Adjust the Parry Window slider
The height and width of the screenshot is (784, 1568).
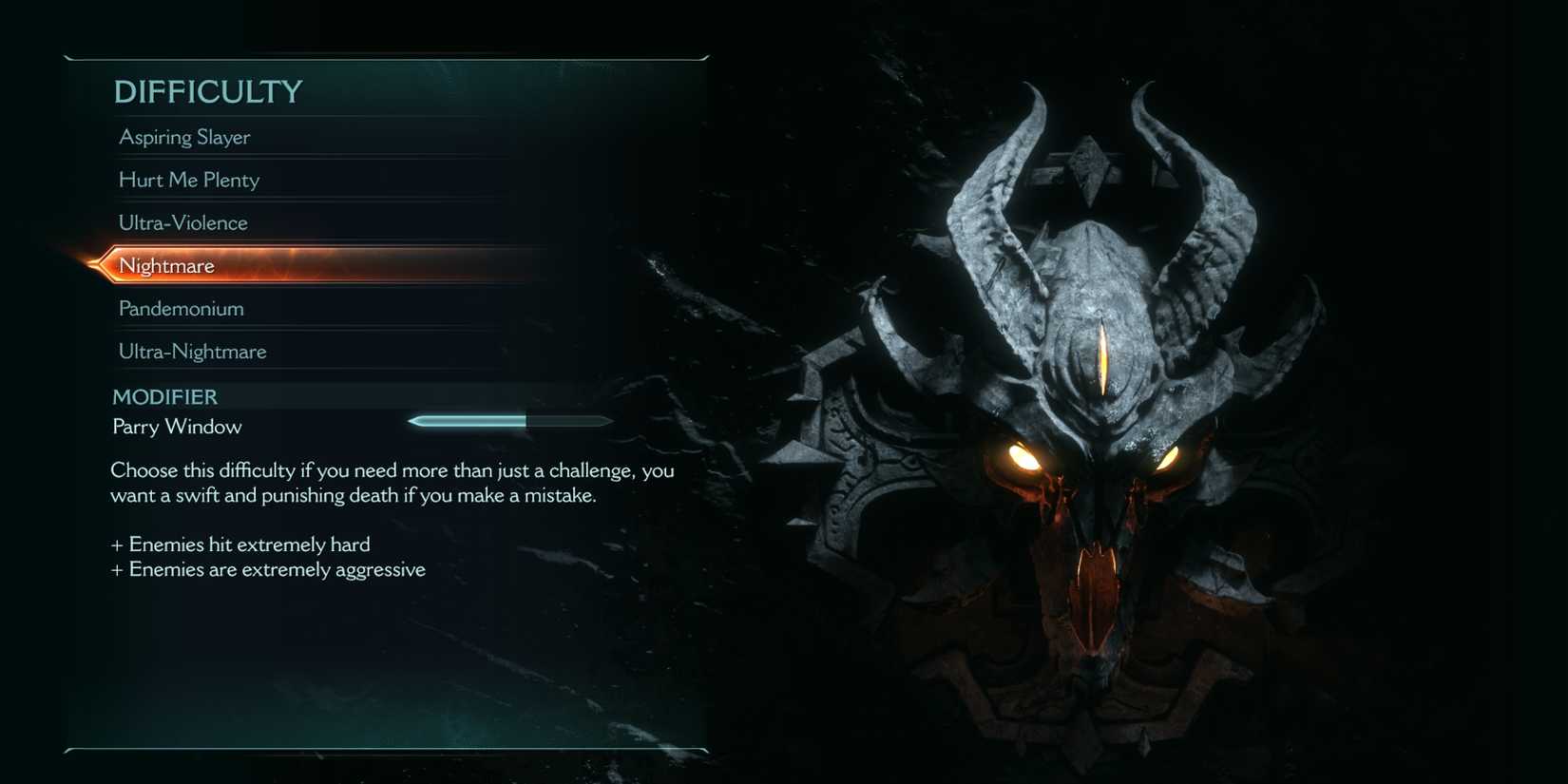(508, 420)
